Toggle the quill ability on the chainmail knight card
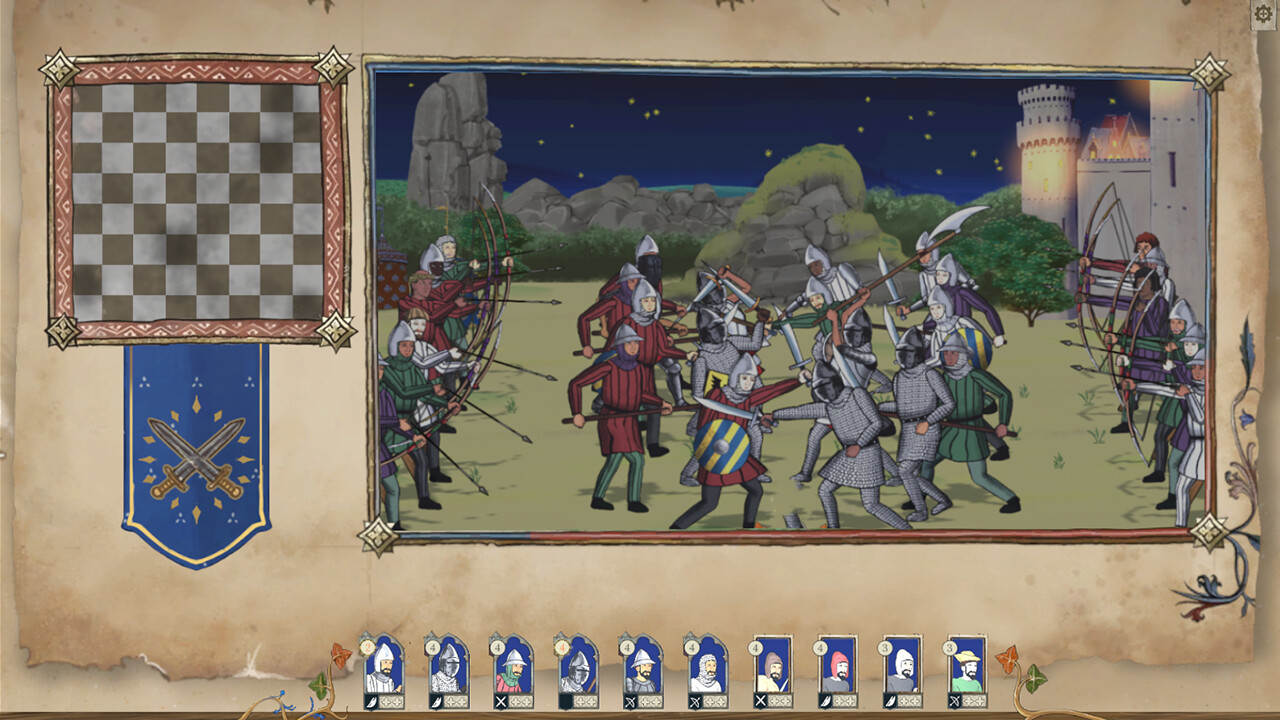Screen dimensions: 1280x720 (435, 700)
